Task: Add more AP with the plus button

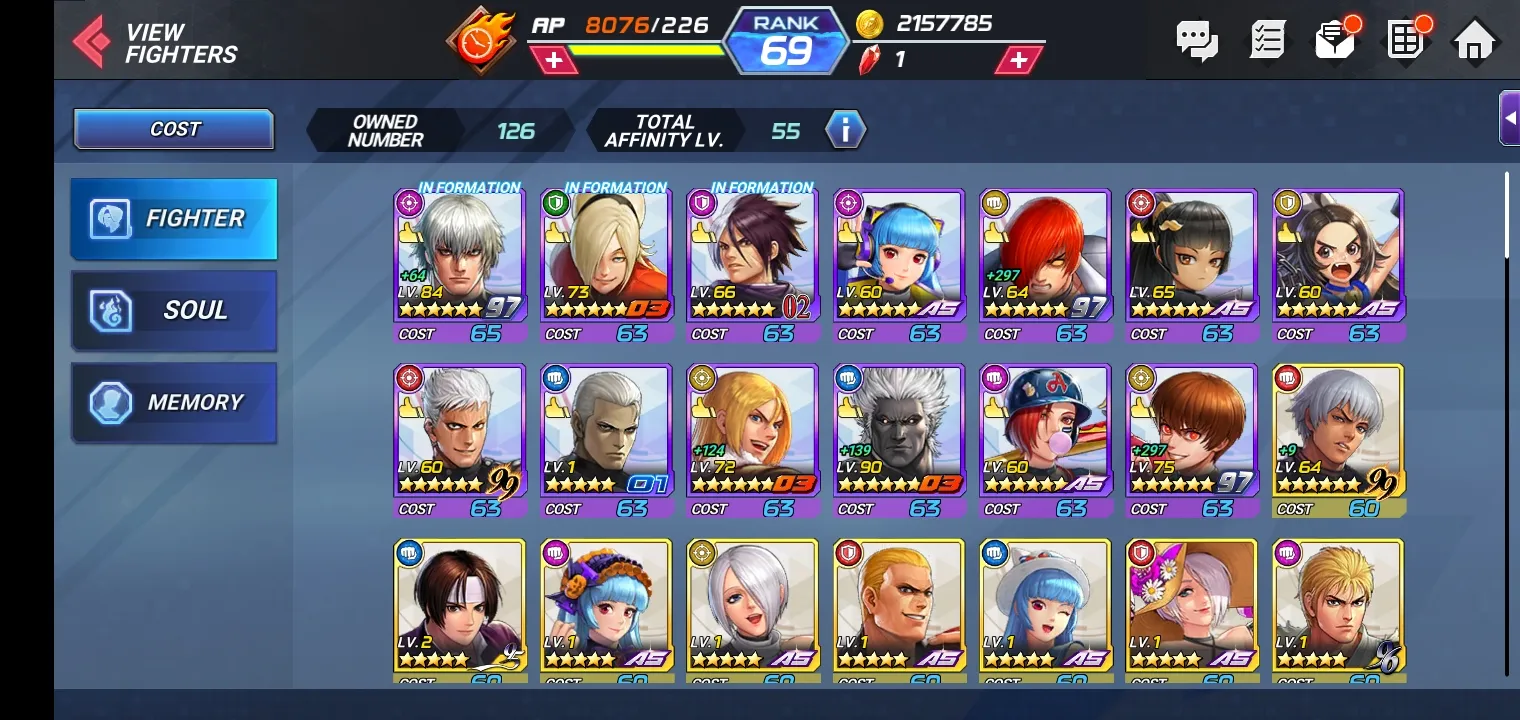Action: click(554, 60)
